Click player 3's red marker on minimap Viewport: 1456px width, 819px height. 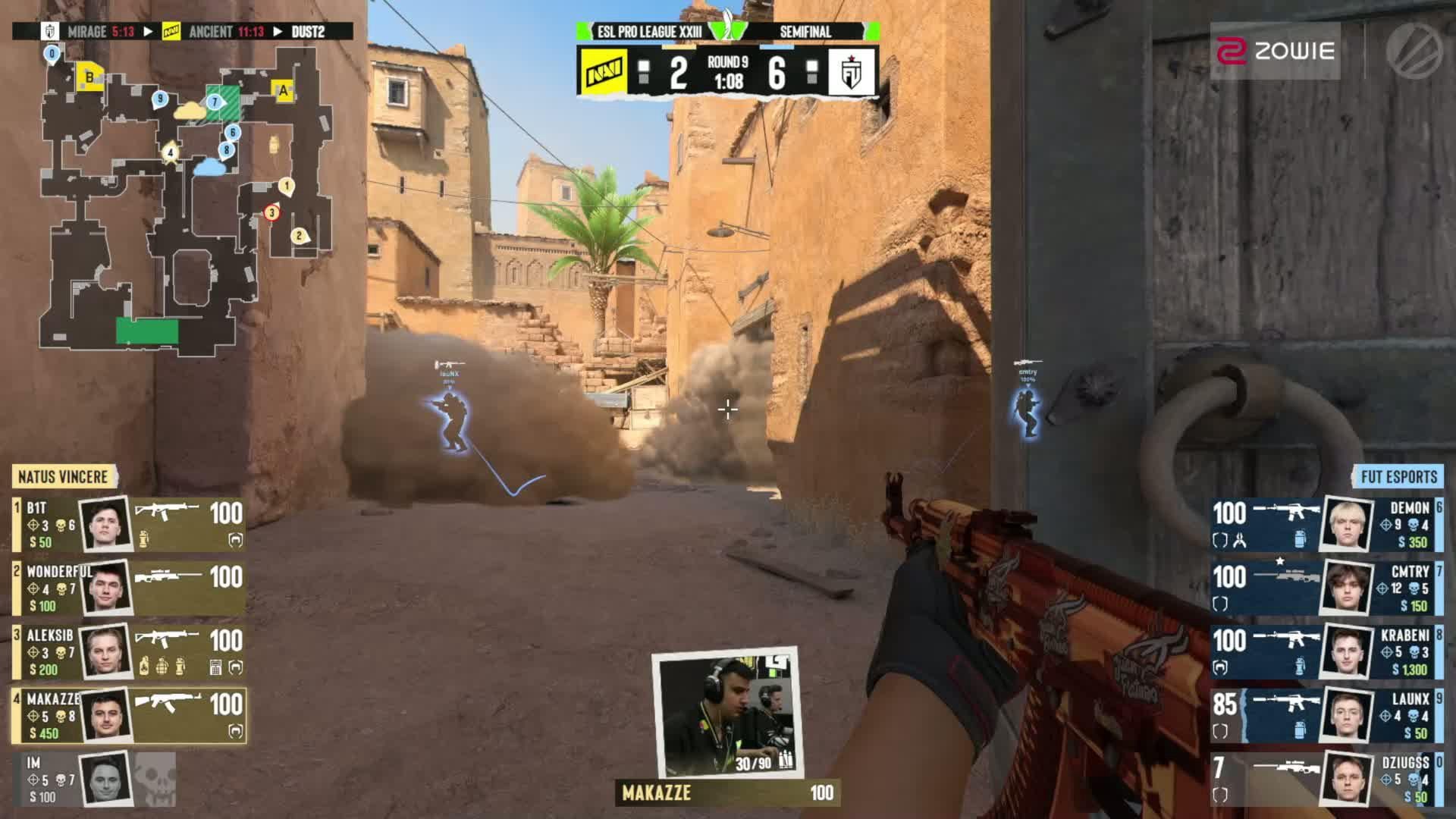(x=271, y=213)
